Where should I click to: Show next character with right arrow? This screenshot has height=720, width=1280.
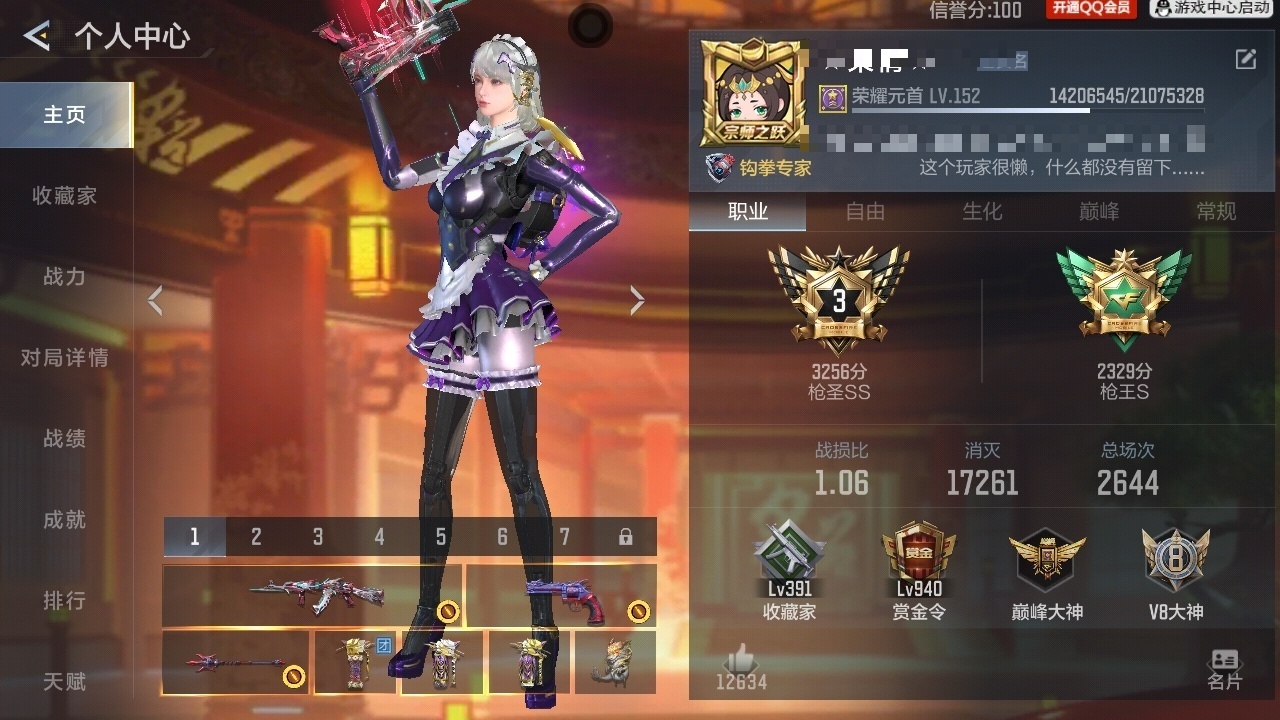coord(637,300)
